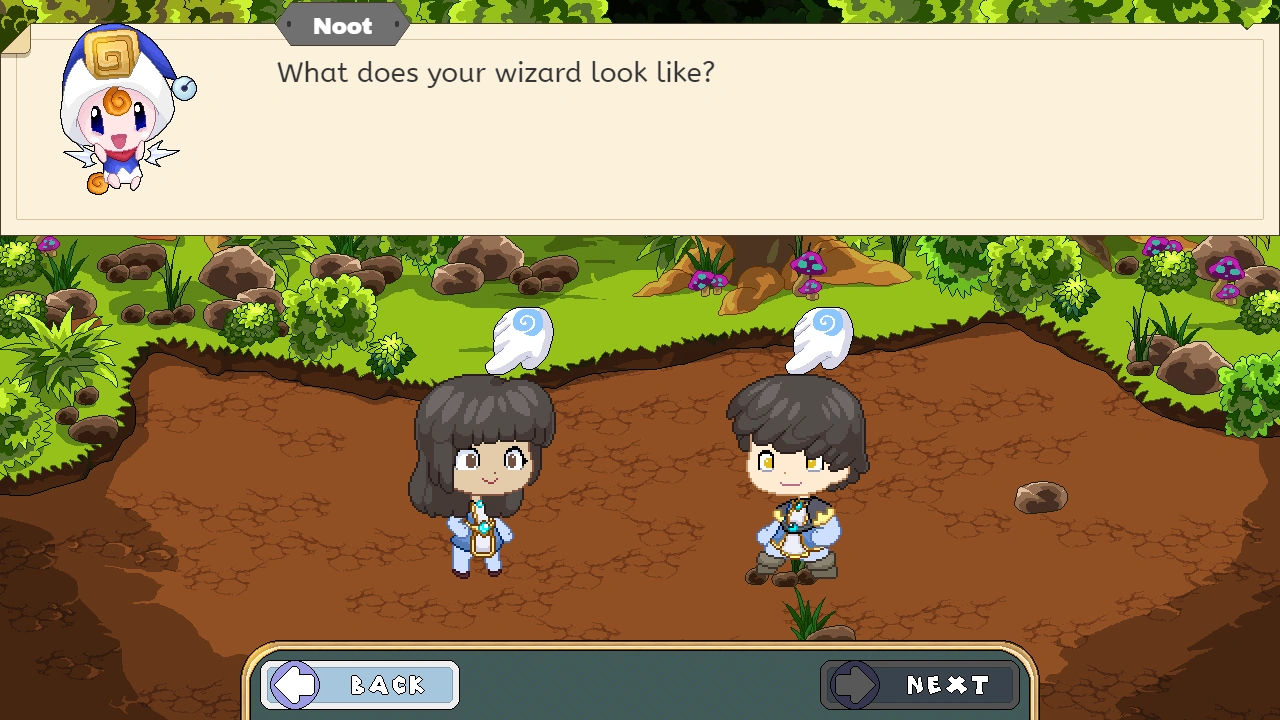1280x720 pixels.
Task: Click the bell on the tip of Noot's hood
Action: point(185,87)
